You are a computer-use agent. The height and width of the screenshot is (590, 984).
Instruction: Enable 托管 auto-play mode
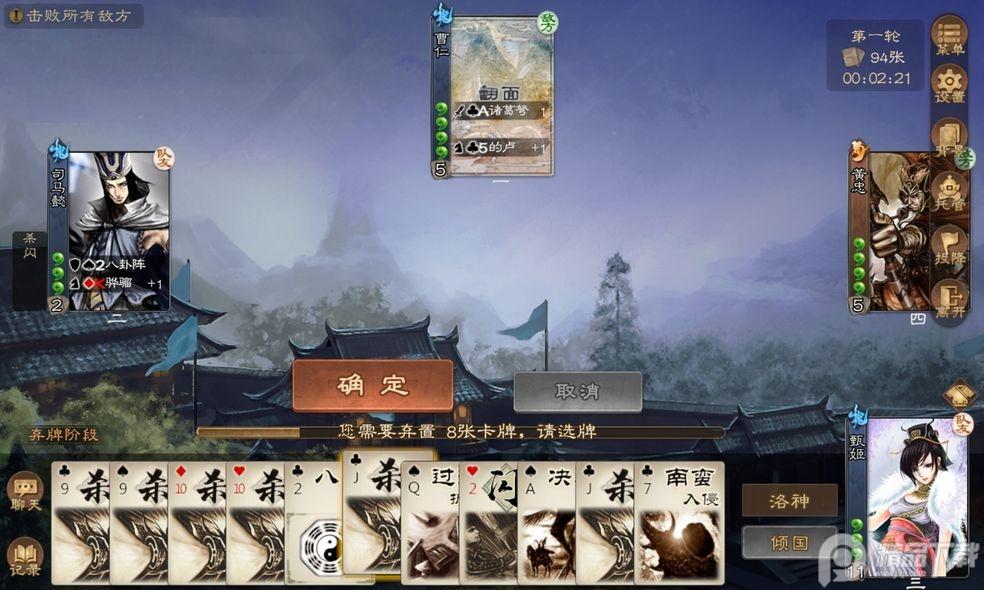[949, 190]
